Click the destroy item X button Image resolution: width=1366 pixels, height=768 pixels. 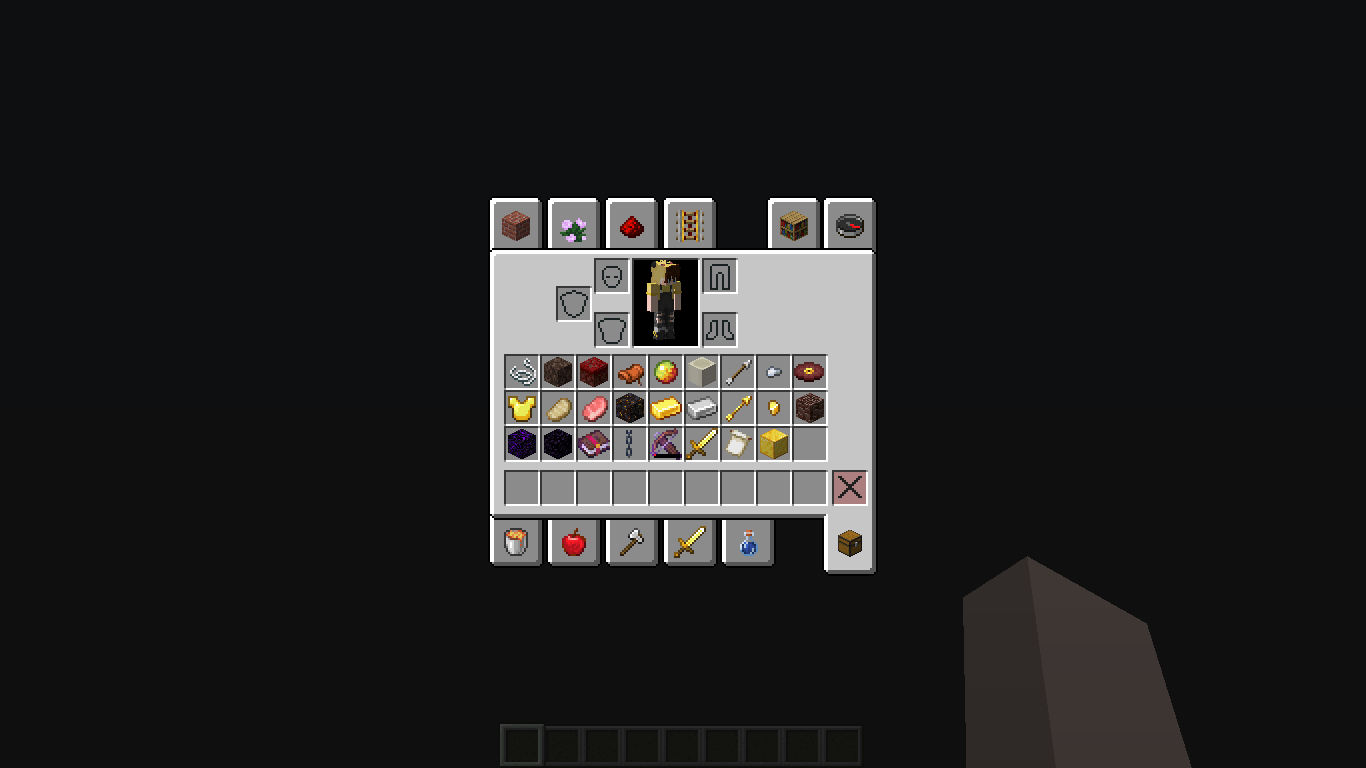tap(849, 487)
